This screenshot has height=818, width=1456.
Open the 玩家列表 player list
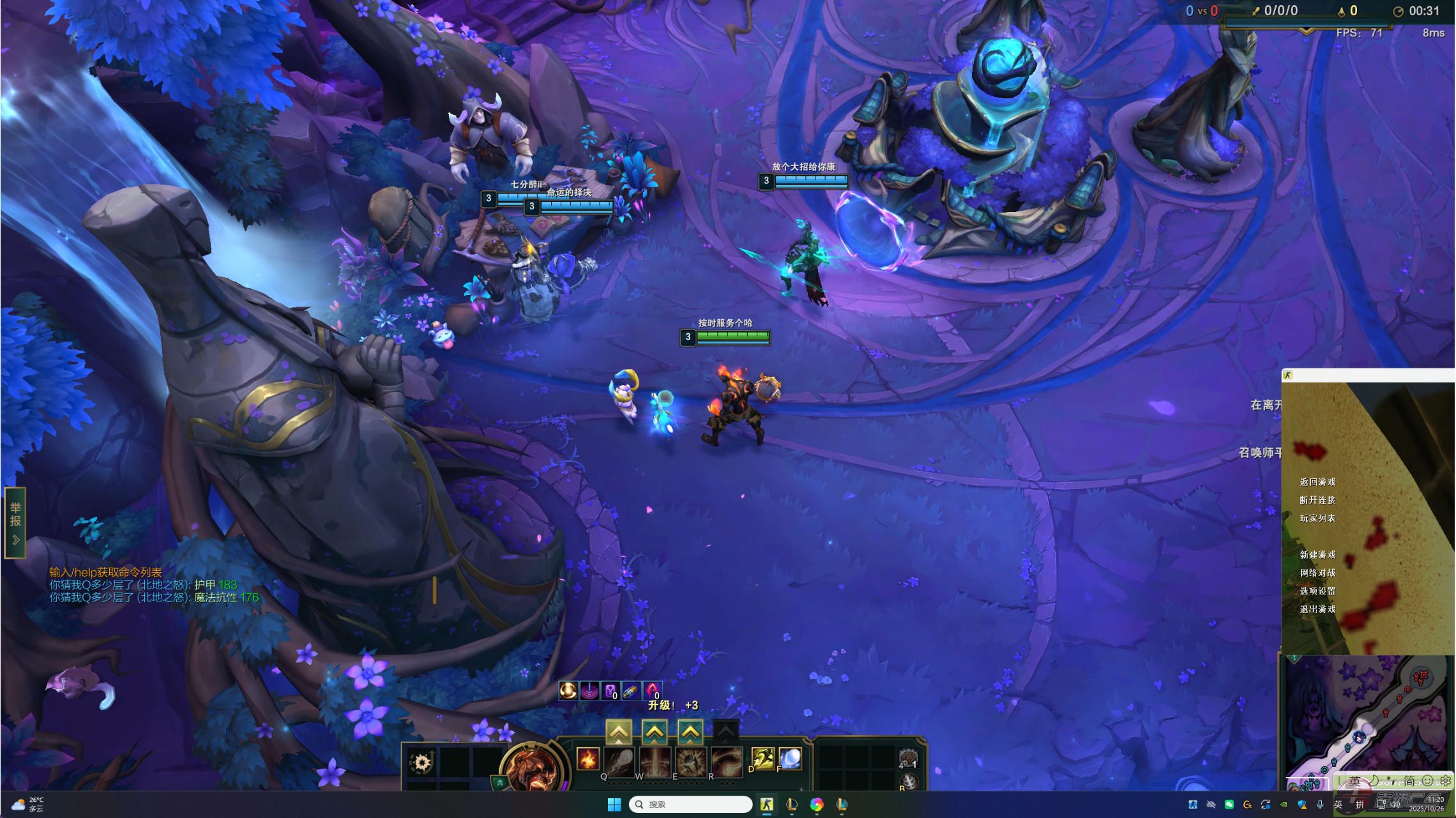click(x=1317, y=519)
